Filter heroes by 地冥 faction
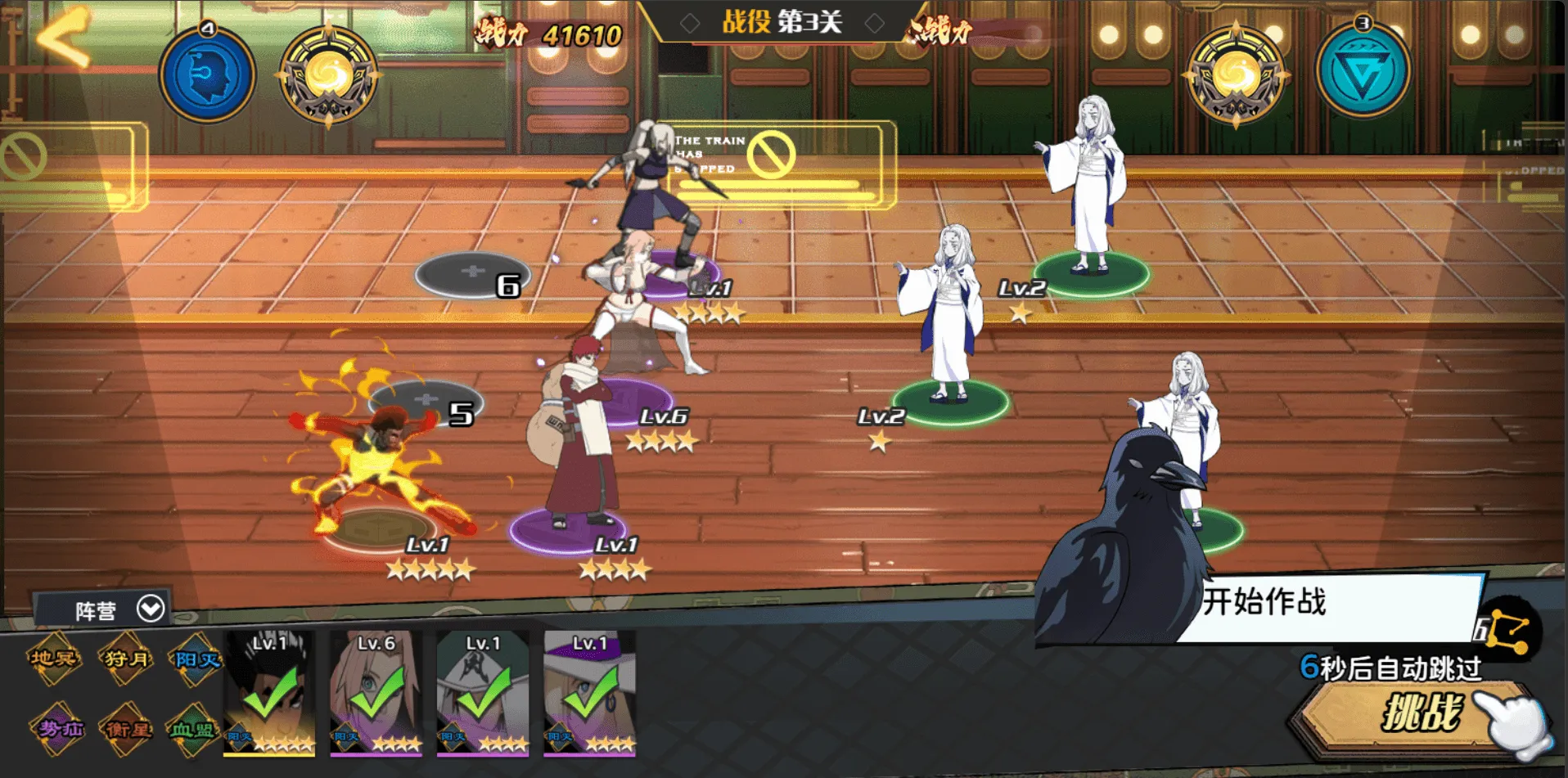The height and width of the screenshot is (778, 1568). (54, 659)
